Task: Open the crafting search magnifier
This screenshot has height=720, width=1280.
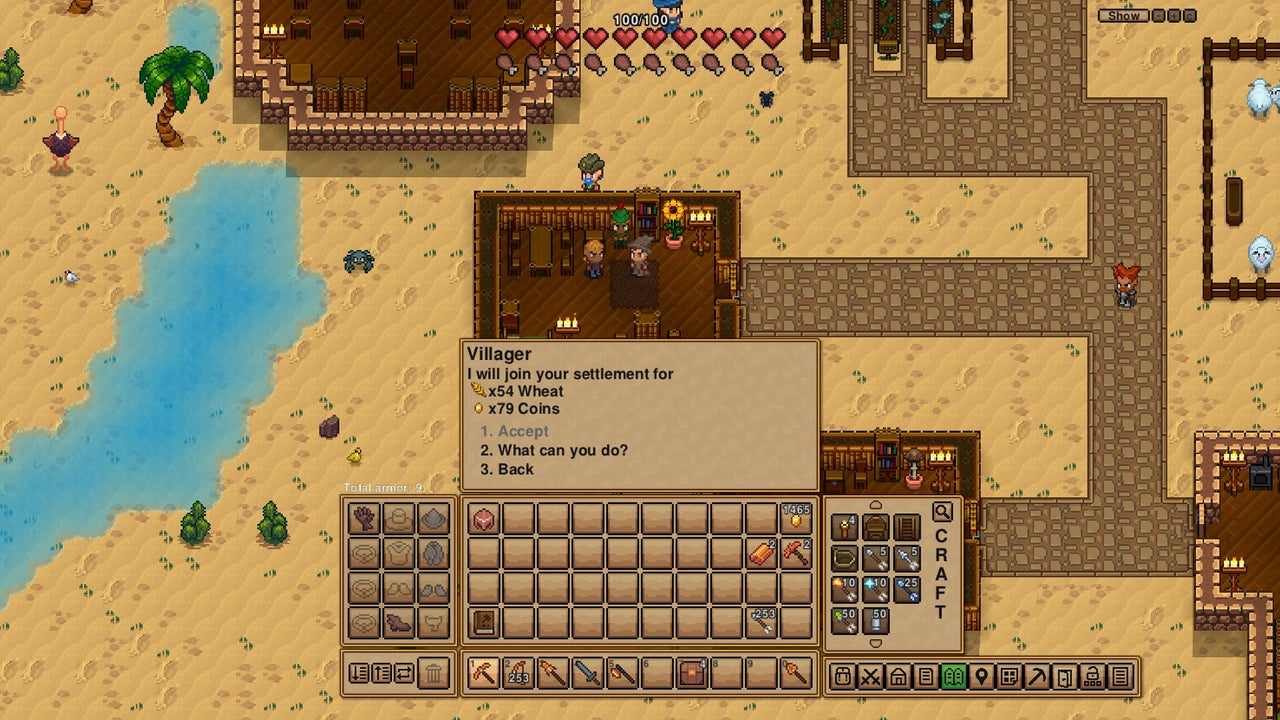Action: [x=942, y=511]
